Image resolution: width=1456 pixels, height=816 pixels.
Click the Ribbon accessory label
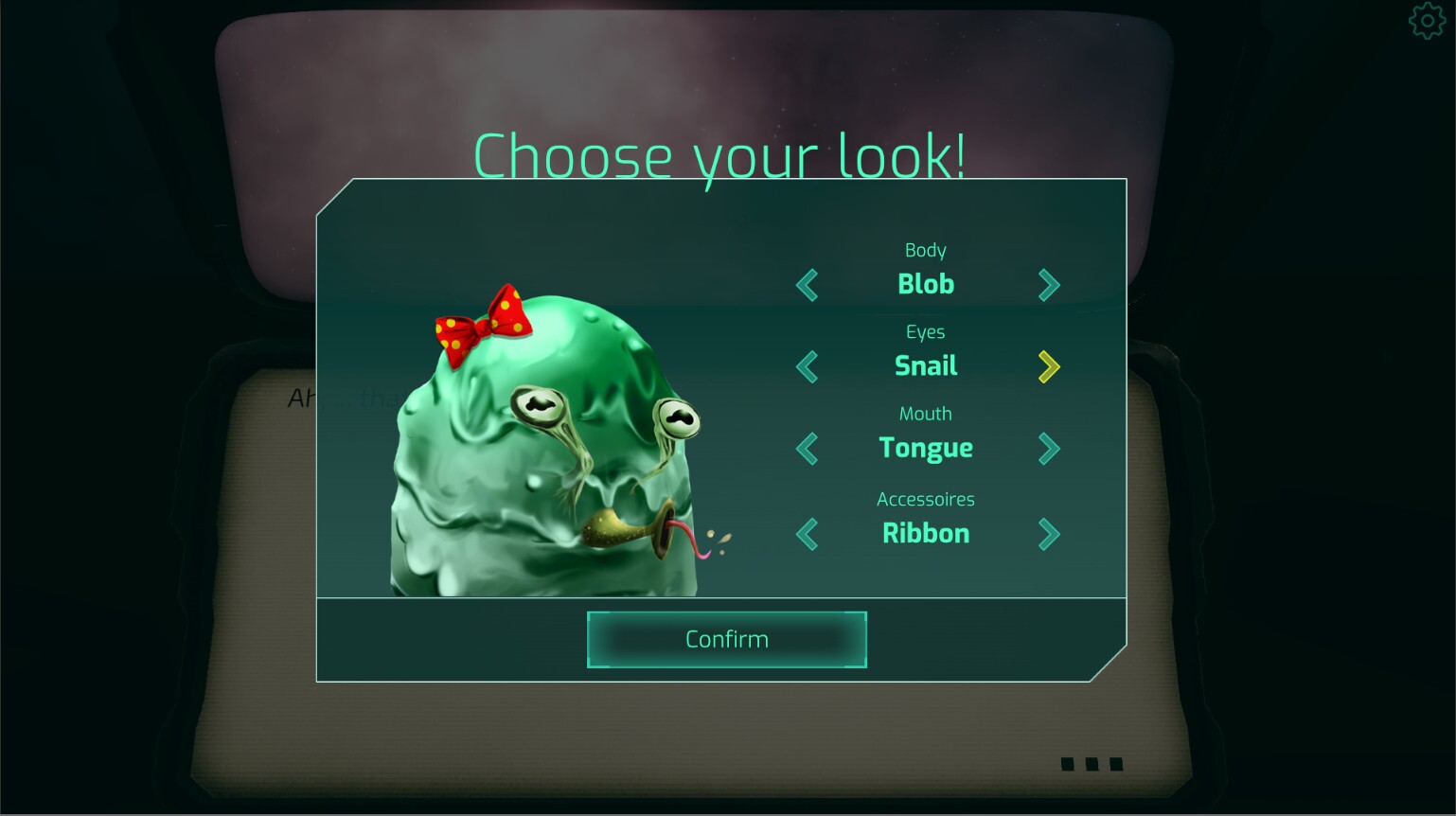pos(925,533)
